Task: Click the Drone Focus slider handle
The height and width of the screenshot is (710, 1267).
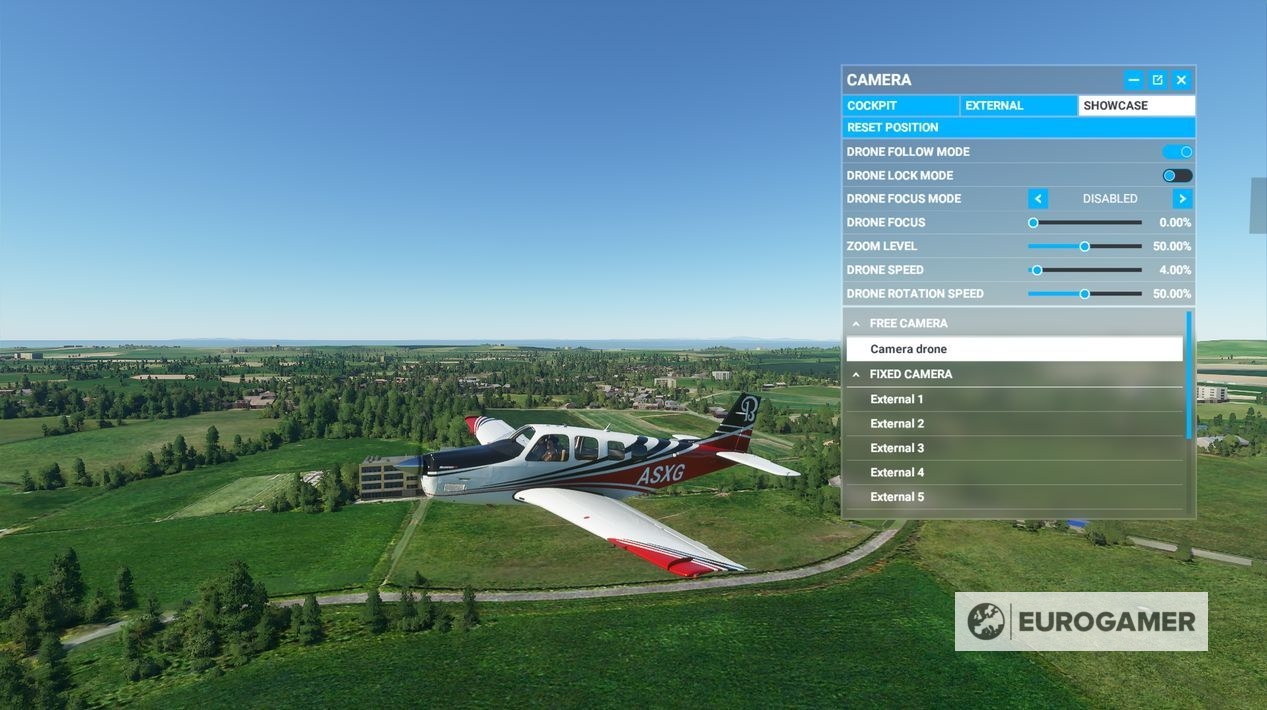Action: 1033,223
